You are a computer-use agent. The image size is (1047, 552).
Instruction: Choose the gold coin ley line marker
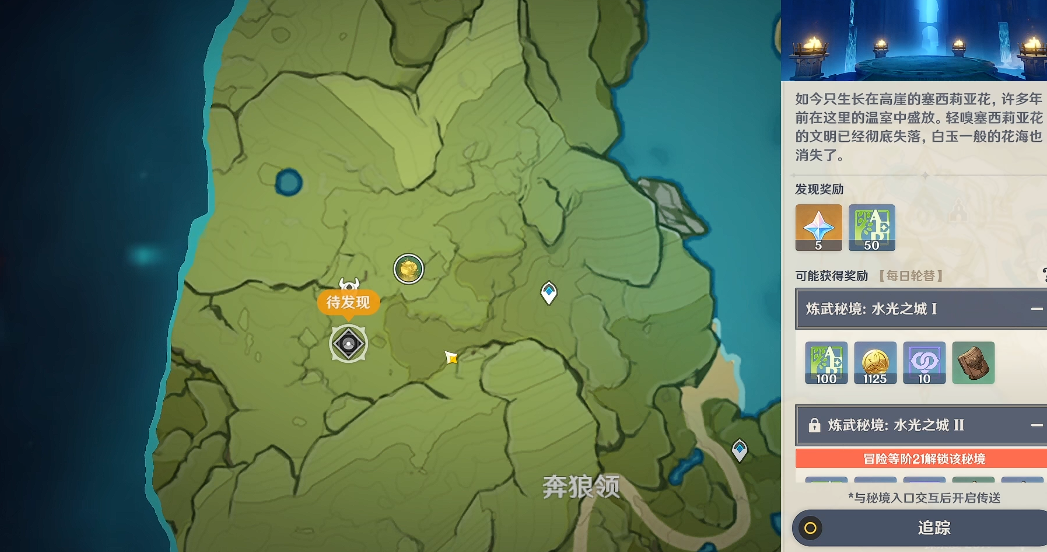pyautogui.click(x=408, y=268)
